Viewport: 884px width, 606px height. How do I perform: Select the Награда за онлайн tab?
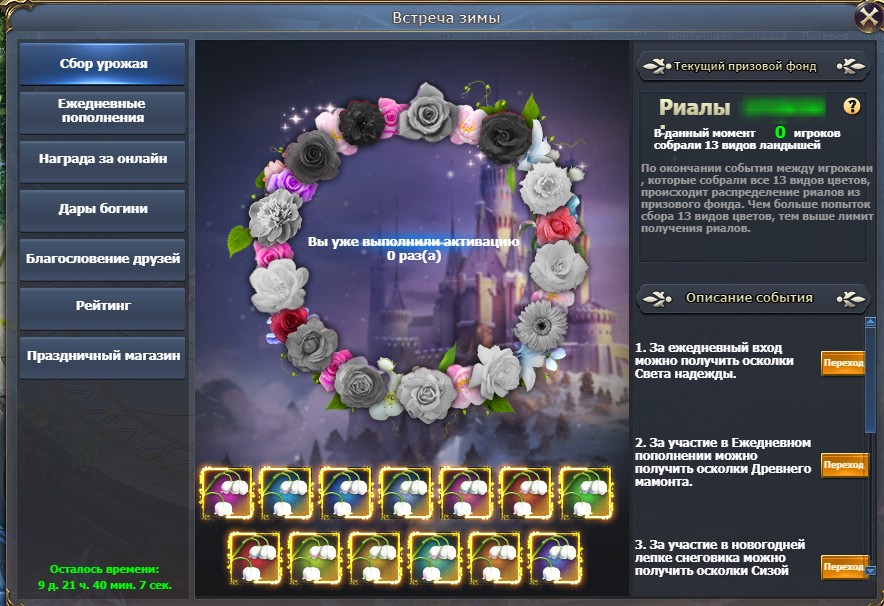click(x=103, y=159)
